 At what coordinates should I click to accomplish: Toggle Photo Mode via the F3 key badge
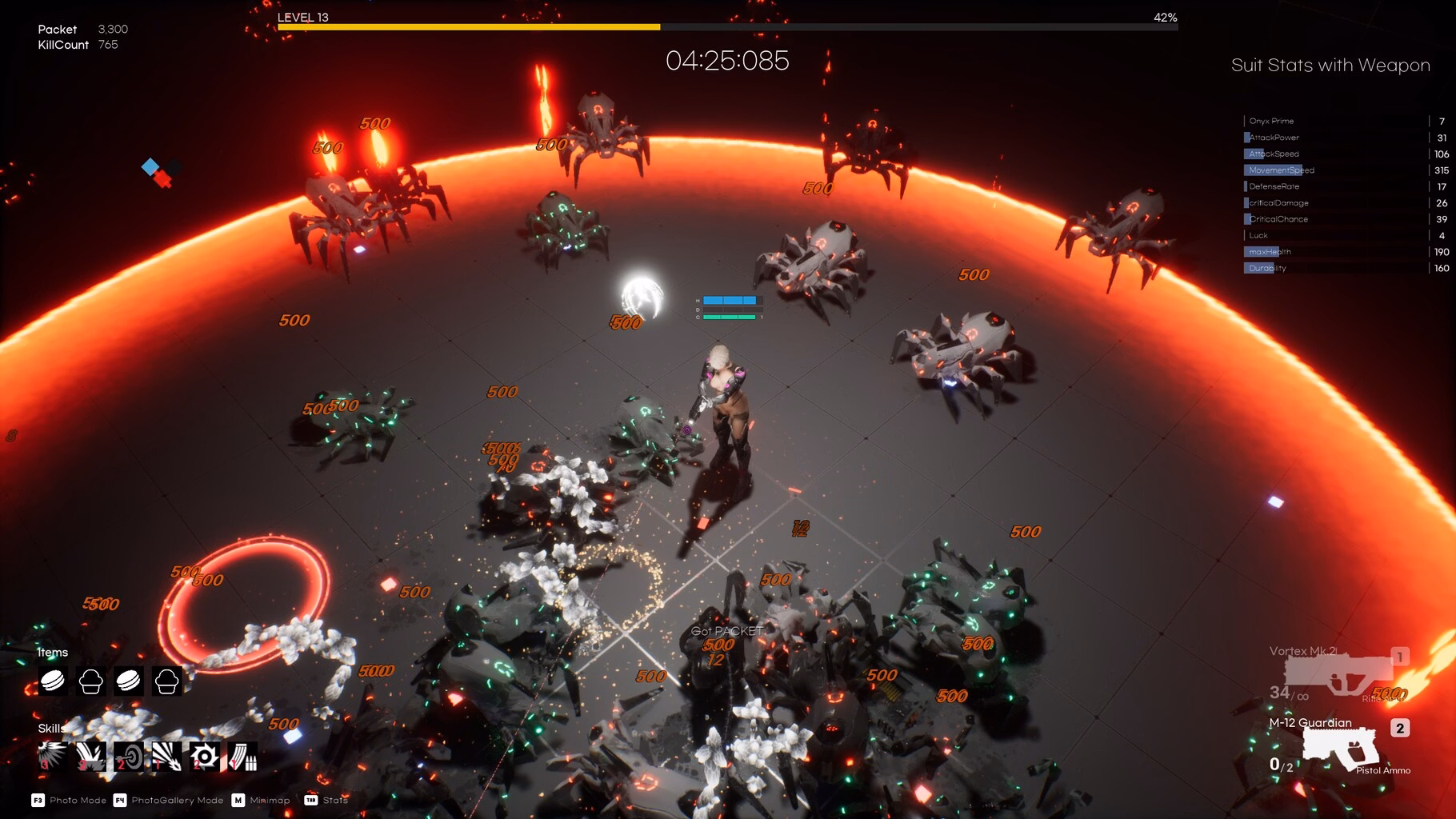pos(37,800)
